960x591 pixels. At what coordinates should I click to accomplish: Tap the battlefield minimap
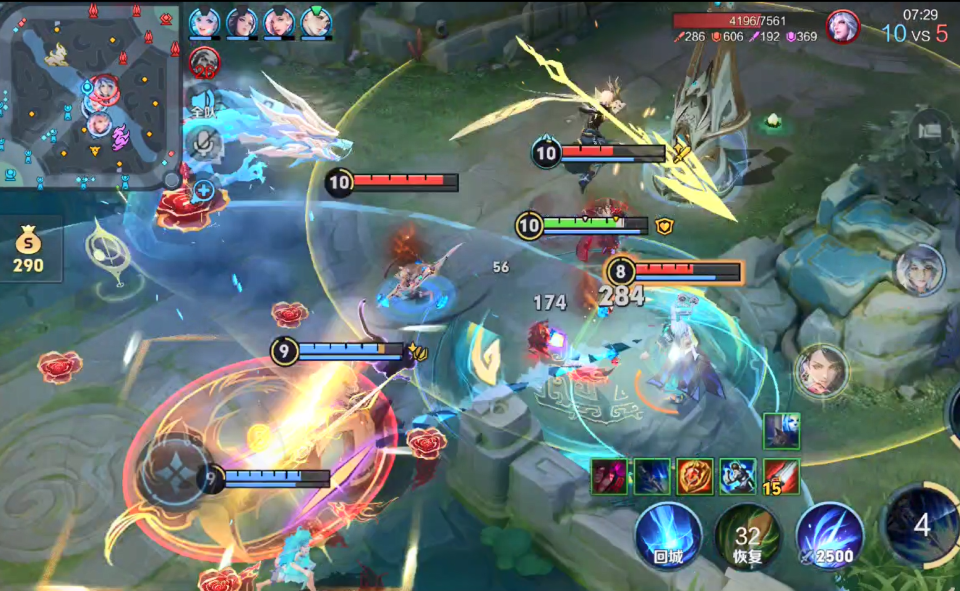88,94
